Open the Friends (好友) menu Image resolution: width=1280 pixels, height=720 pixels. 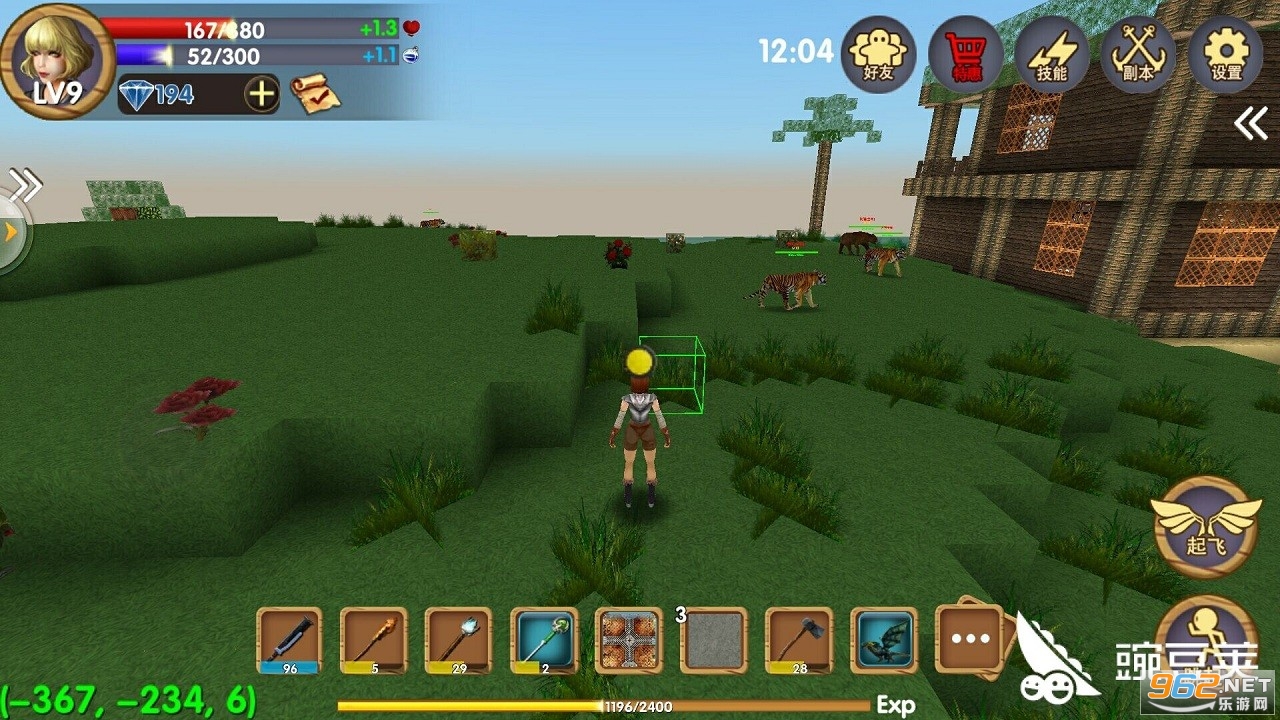pyautogui.click(x=879, y=54)
